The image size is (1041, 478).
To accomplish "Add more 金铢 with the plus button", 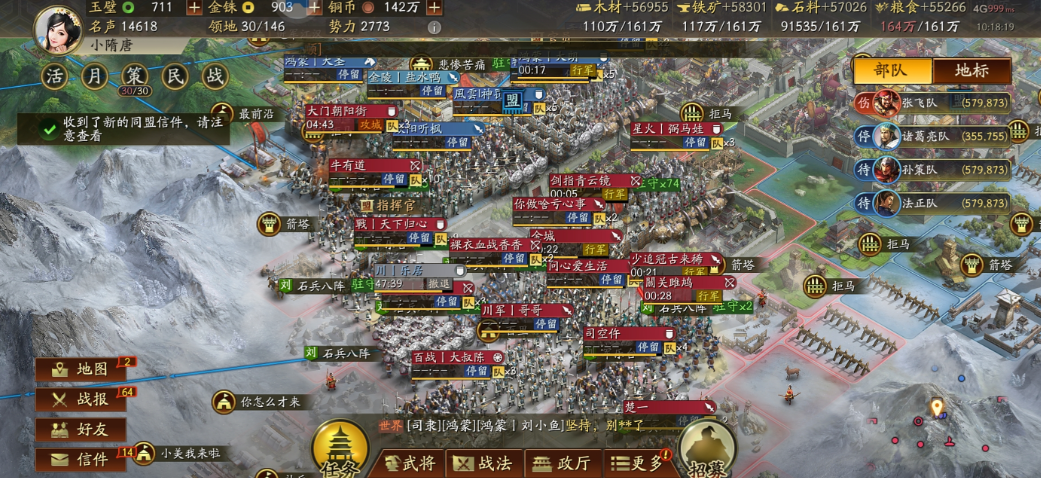I will [x=314, y=7].
